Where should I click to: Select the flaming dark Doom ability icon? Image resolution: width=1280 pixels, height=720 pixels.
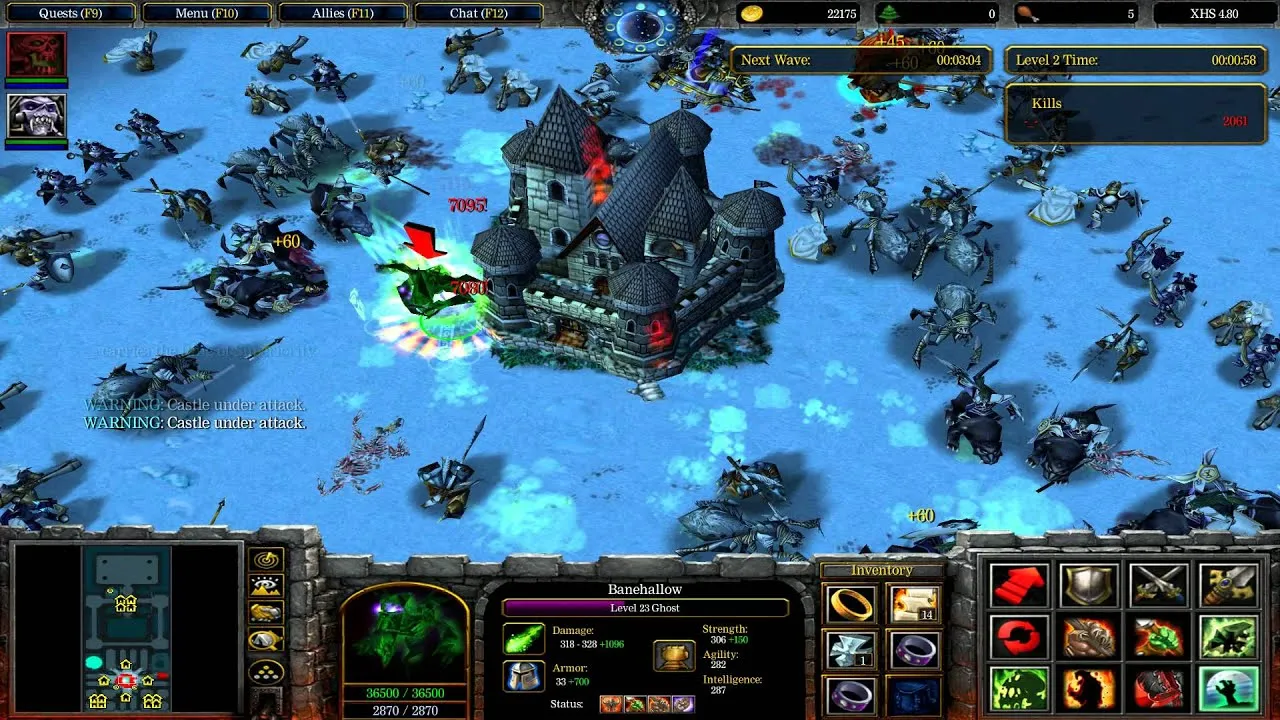(1087, 689)
